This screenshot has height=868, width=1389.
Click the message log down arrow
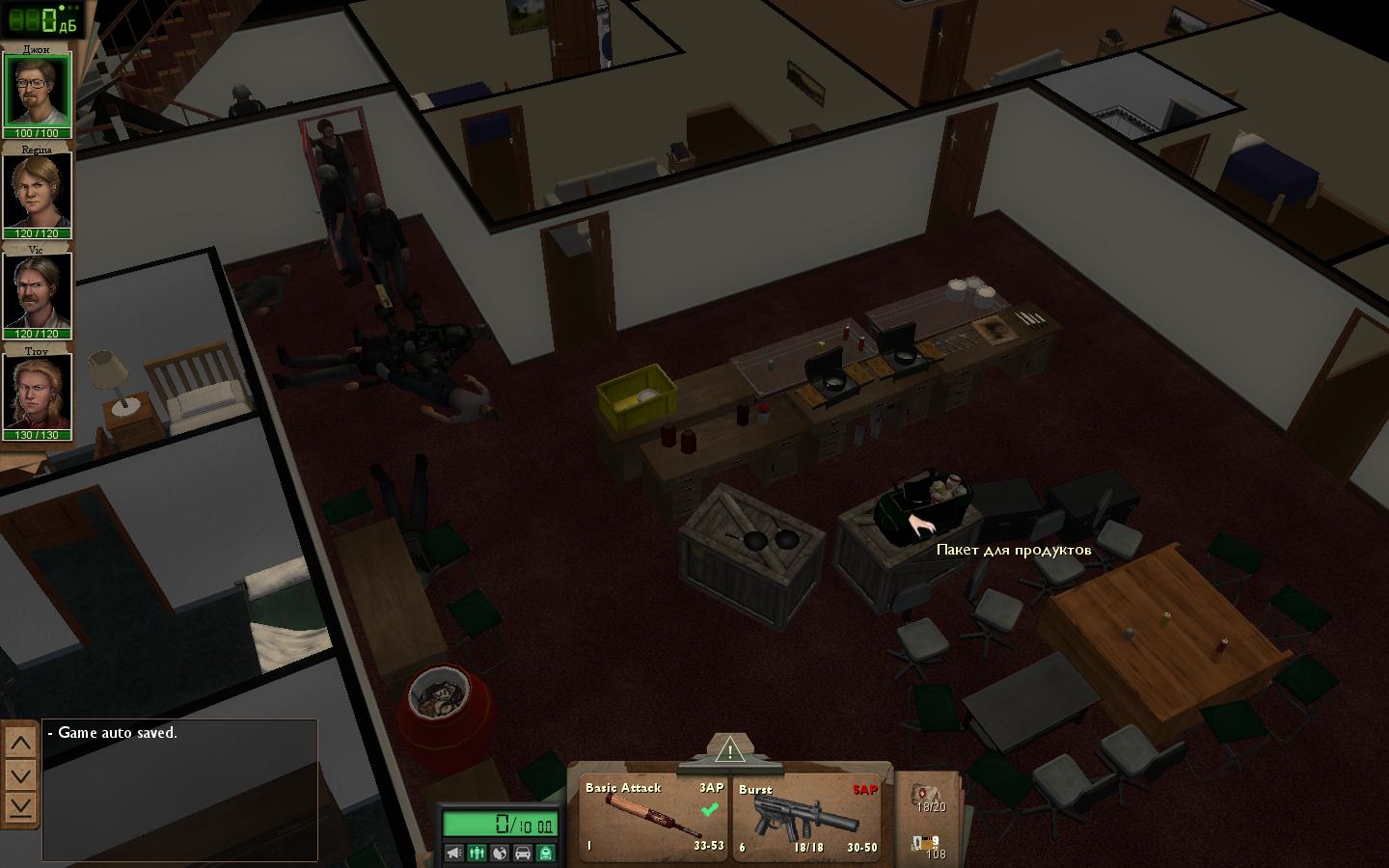coord(21,775)
